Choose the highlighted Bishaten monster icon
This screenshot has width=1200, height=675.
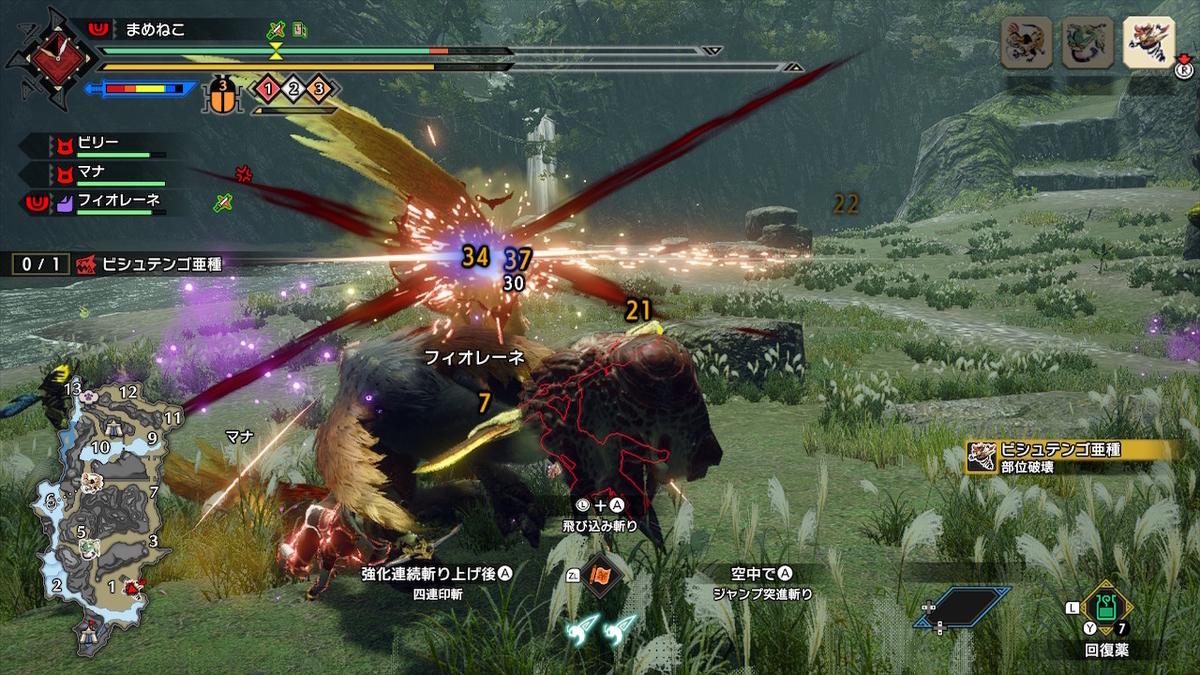tap(1148, 43)
